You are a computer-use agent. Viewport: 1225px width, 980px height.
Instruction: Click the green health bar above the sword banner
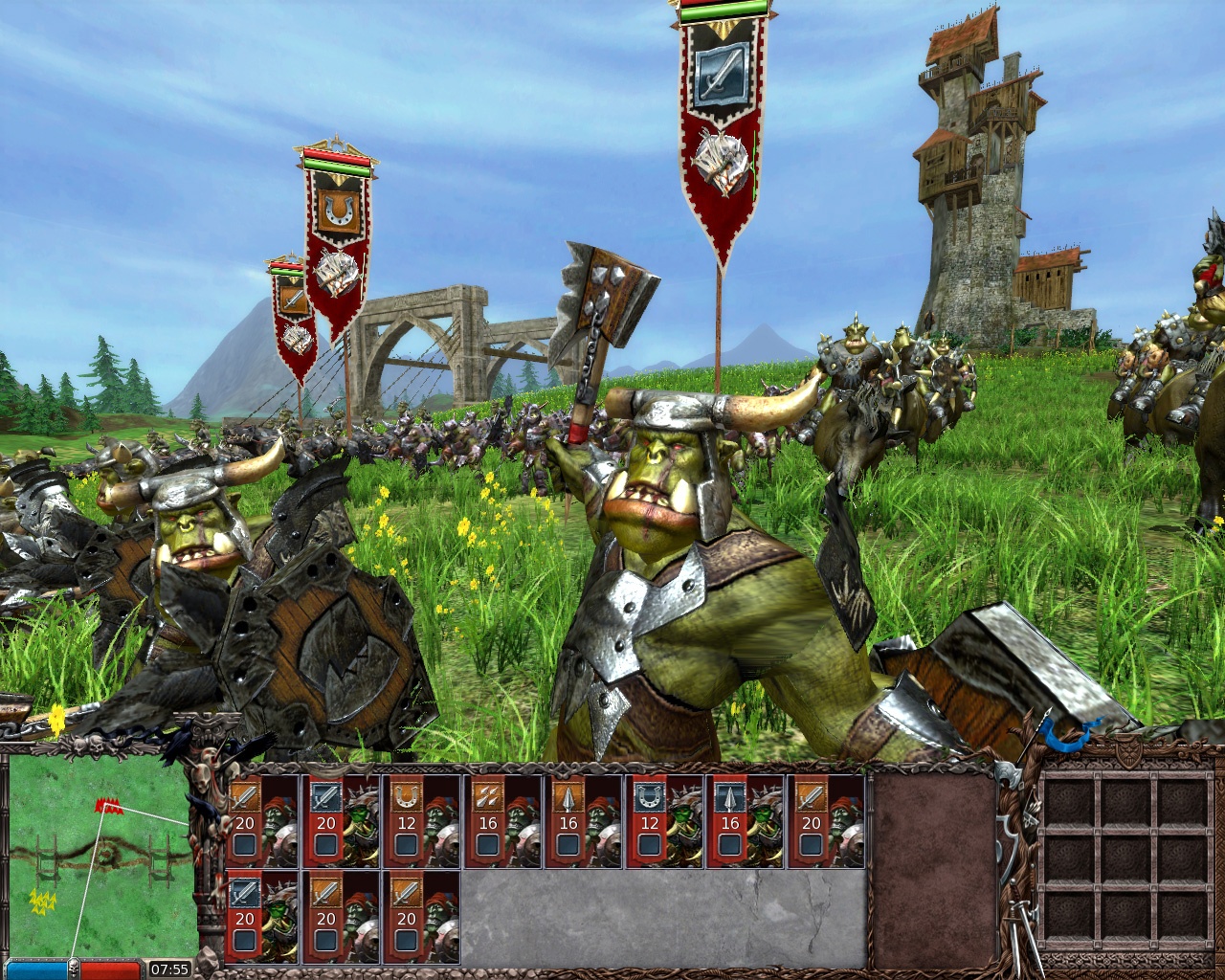point(717,13)
